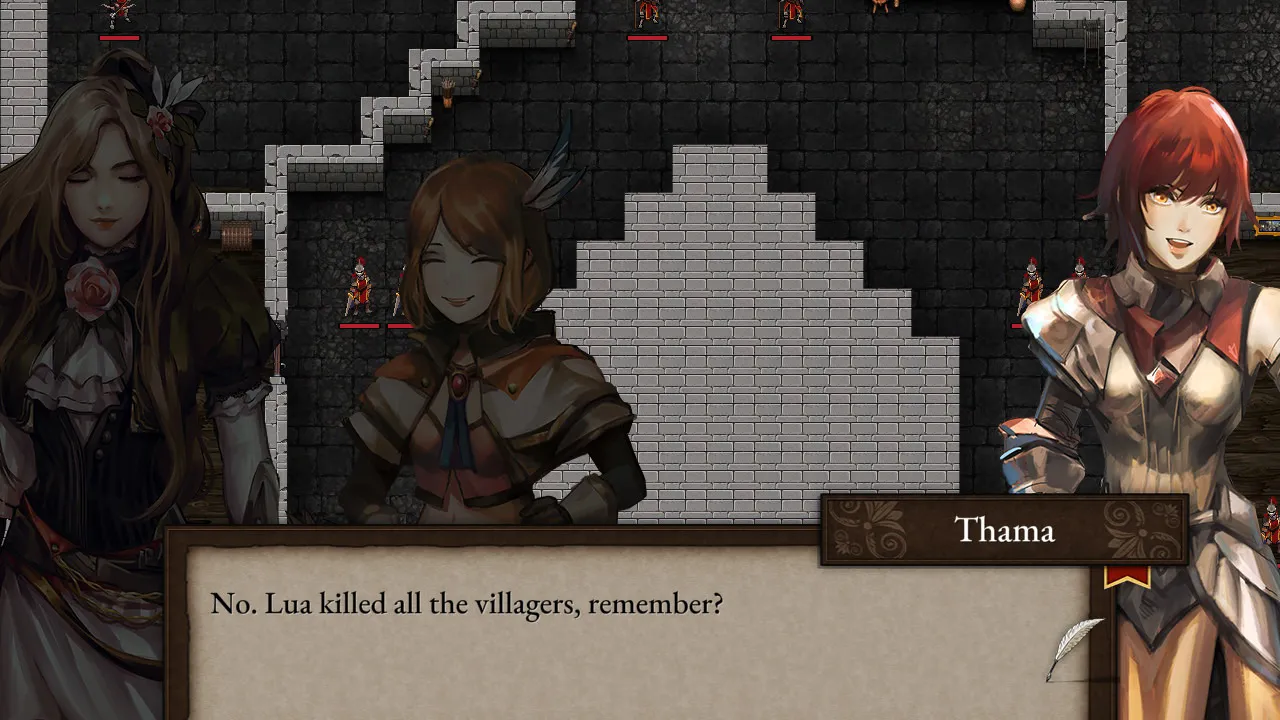Click the white quill feather continue icon
Viewport: 1280px width, 720px height.
[x=1072, y=647]
